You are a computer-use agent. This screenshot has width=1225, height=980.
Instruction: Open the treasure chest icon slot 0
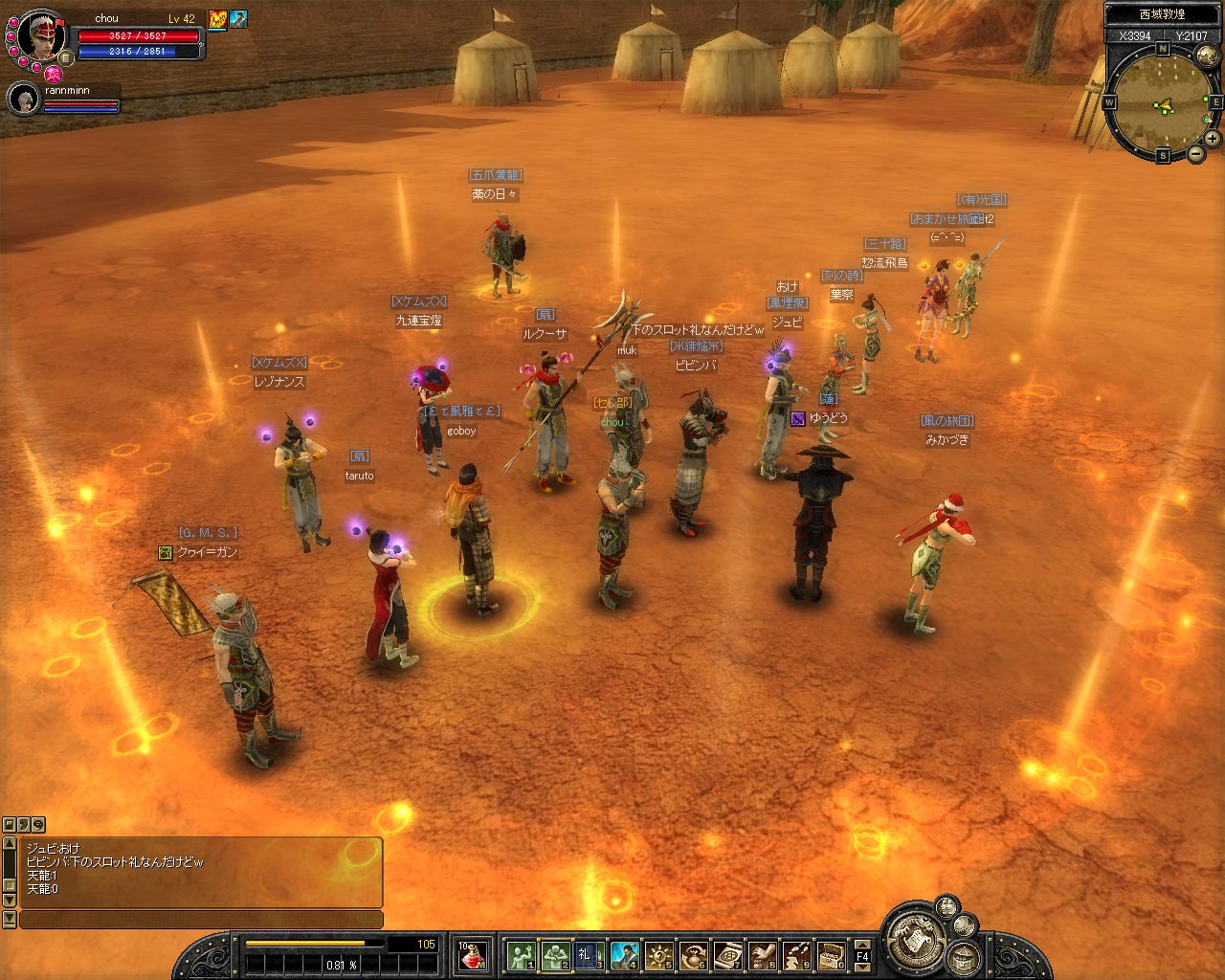[x=830, y=955]
